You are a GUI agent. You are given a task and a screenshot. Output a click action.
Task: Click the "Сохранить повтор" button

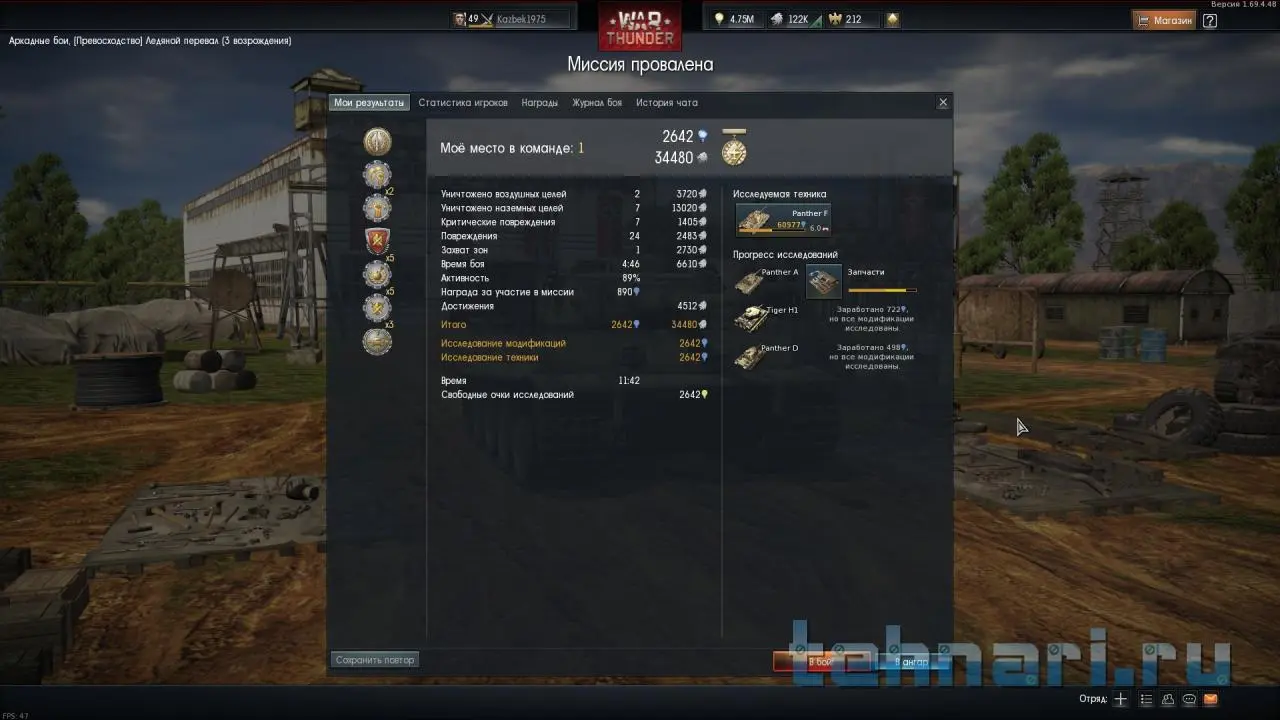(x=375, y=660)
